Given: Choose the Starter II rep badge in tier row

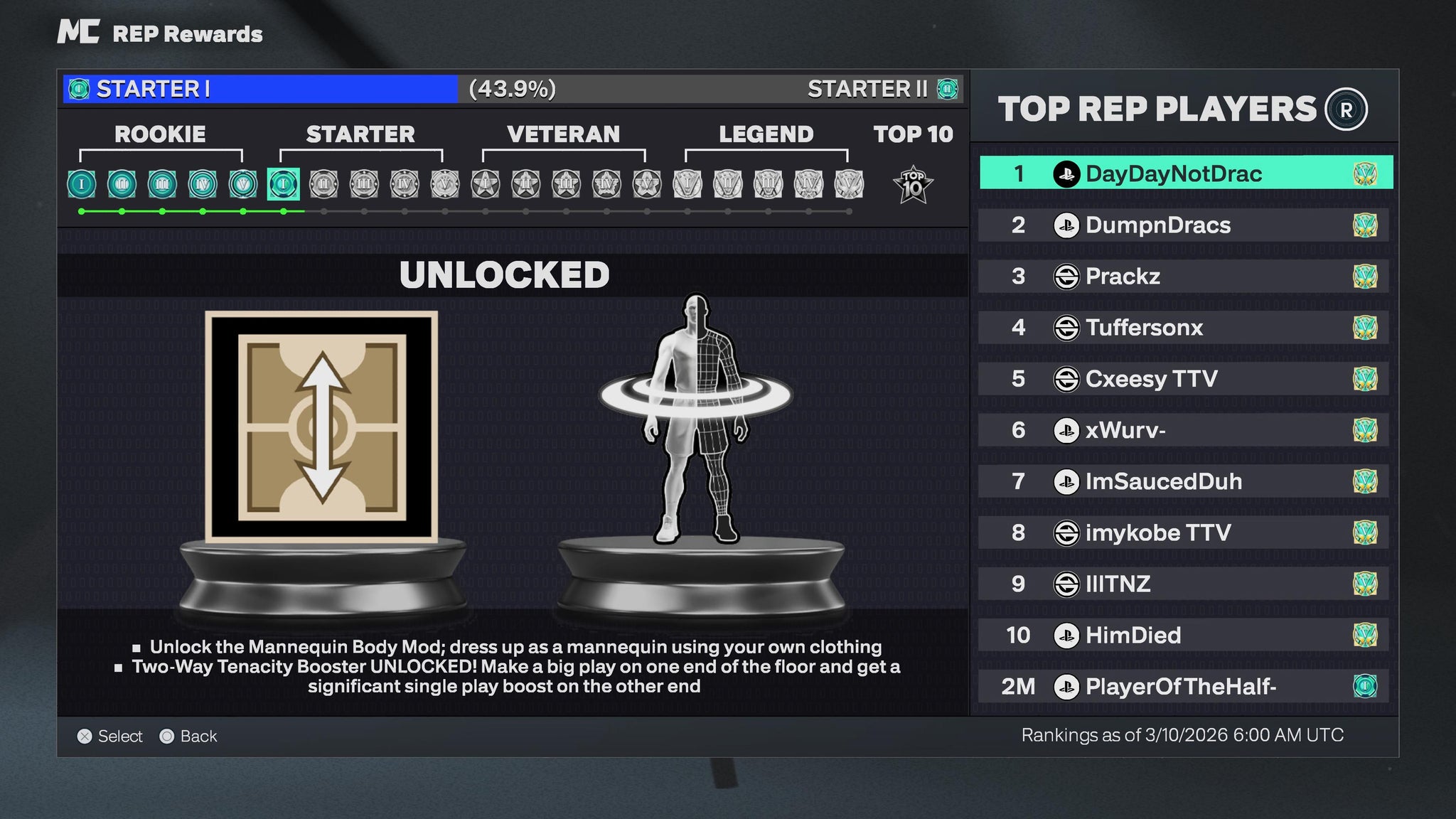Looking at the screenshot, I should click(x=323, y=184).
